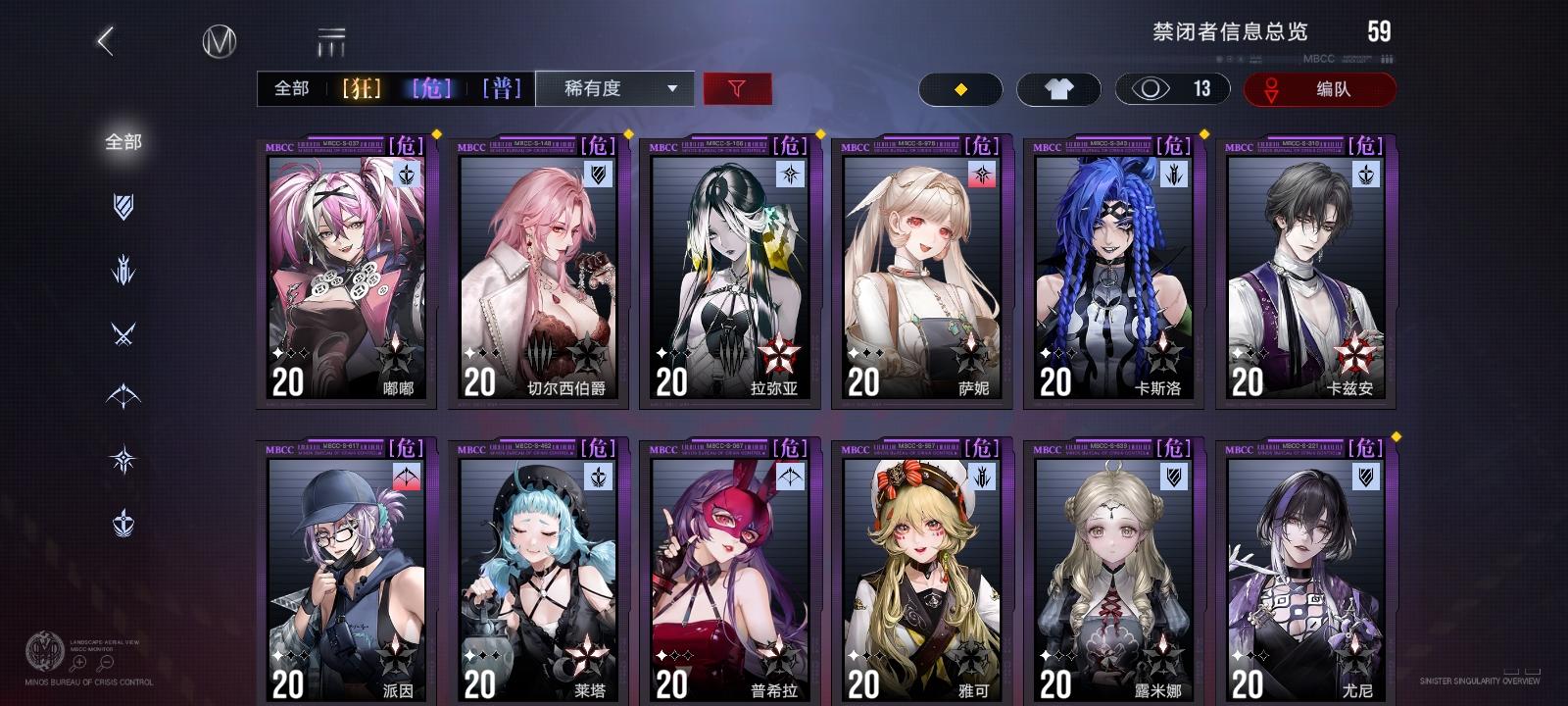Viewport: 1568px width, 706px height.
Task: Open the red funnel filter icon
Action: 739,88
